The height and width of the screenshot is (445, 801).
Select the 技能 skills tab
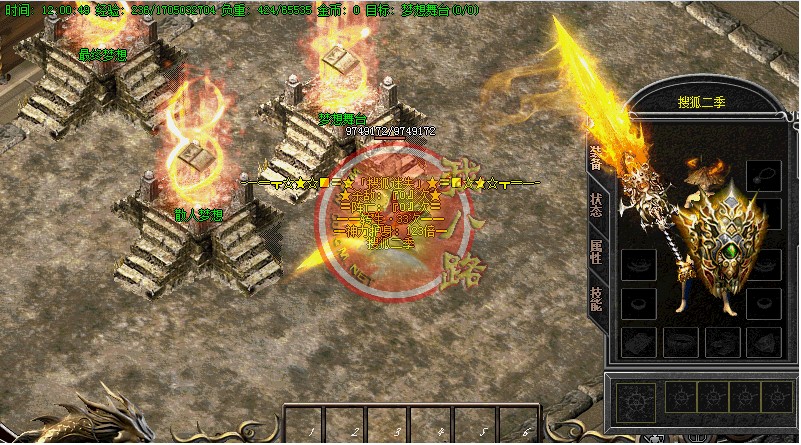click(596, 300)
